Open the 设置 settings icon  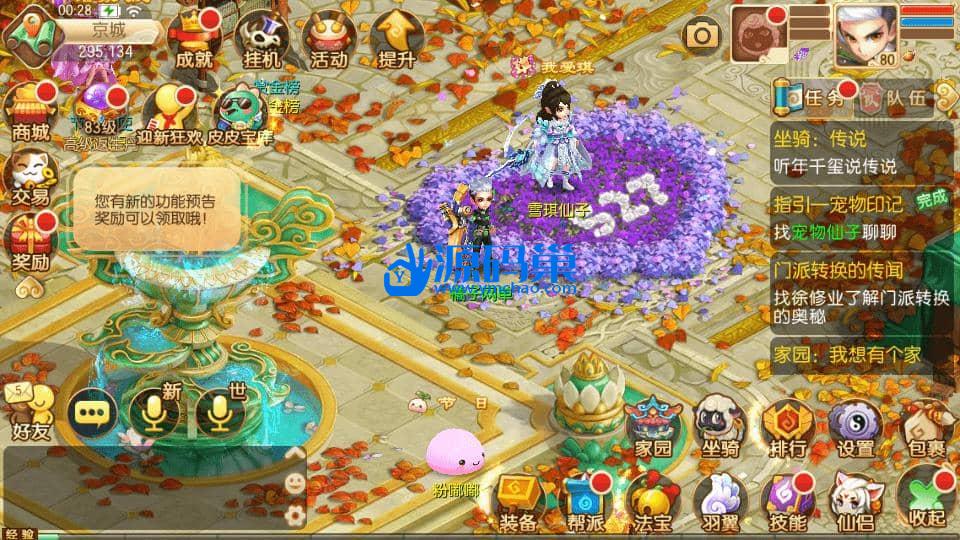tap(856, 428)
